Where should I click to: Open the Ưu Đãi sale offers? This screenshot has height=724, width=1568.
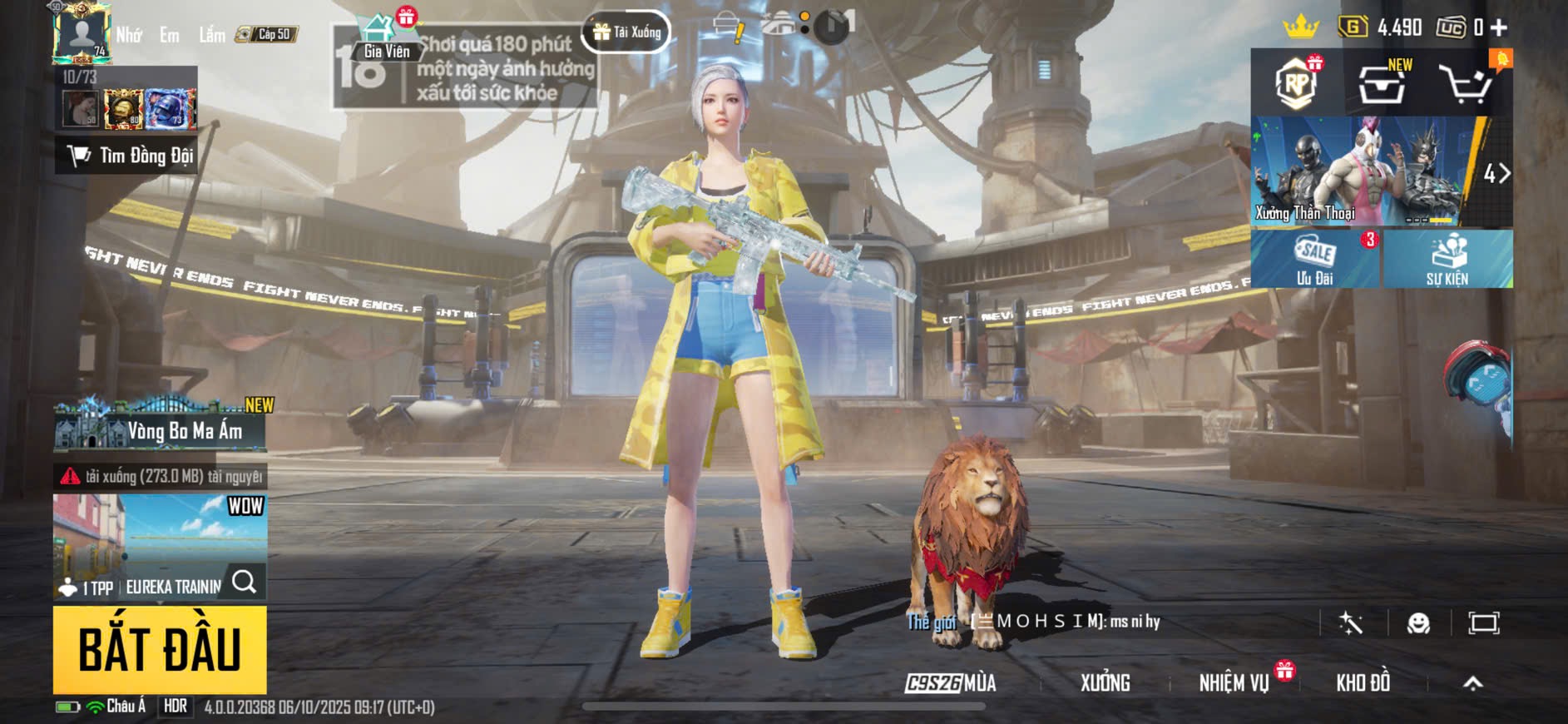coord(1315,260)
